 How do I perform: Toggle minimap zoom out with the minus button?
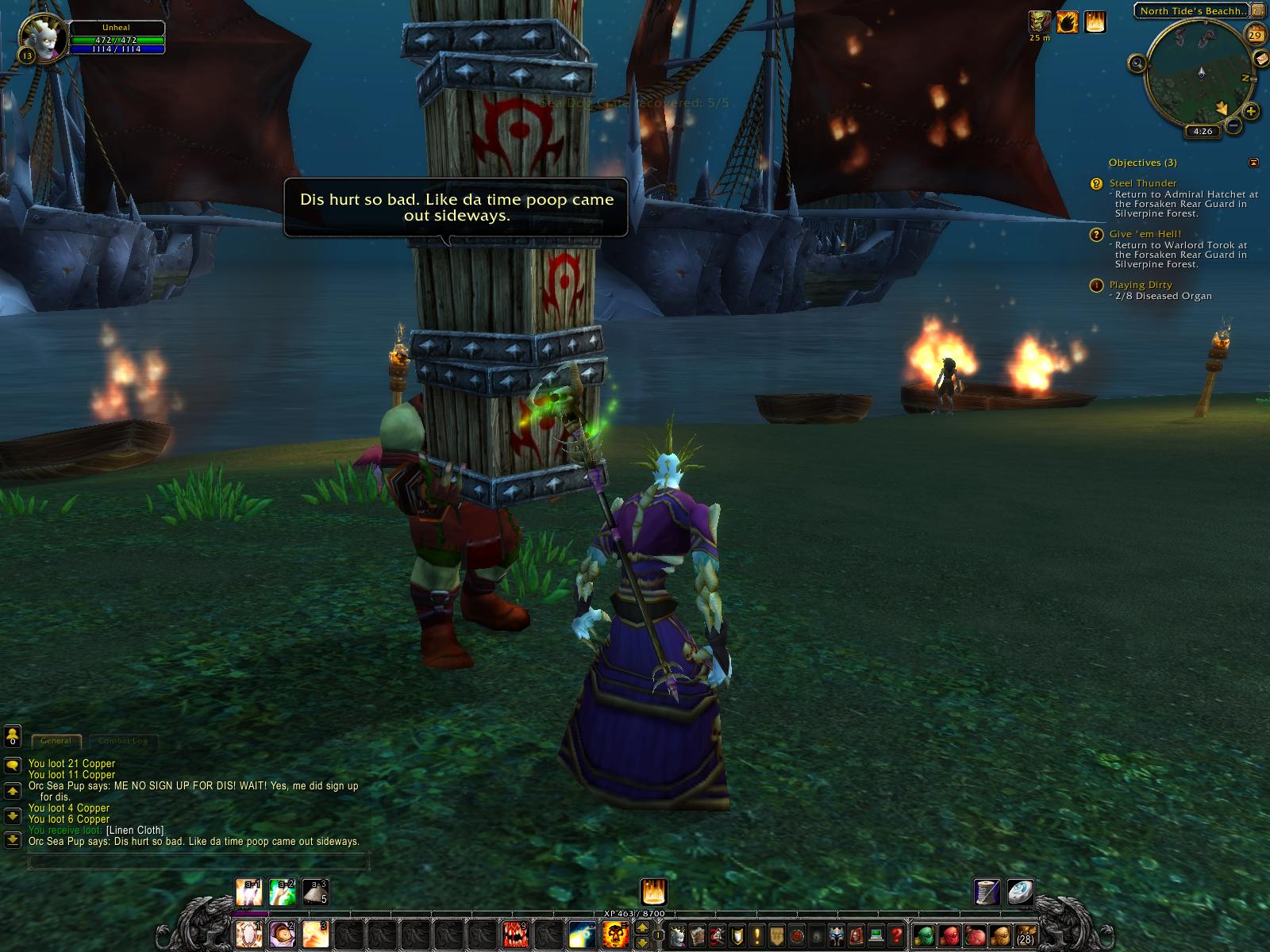1234,125
